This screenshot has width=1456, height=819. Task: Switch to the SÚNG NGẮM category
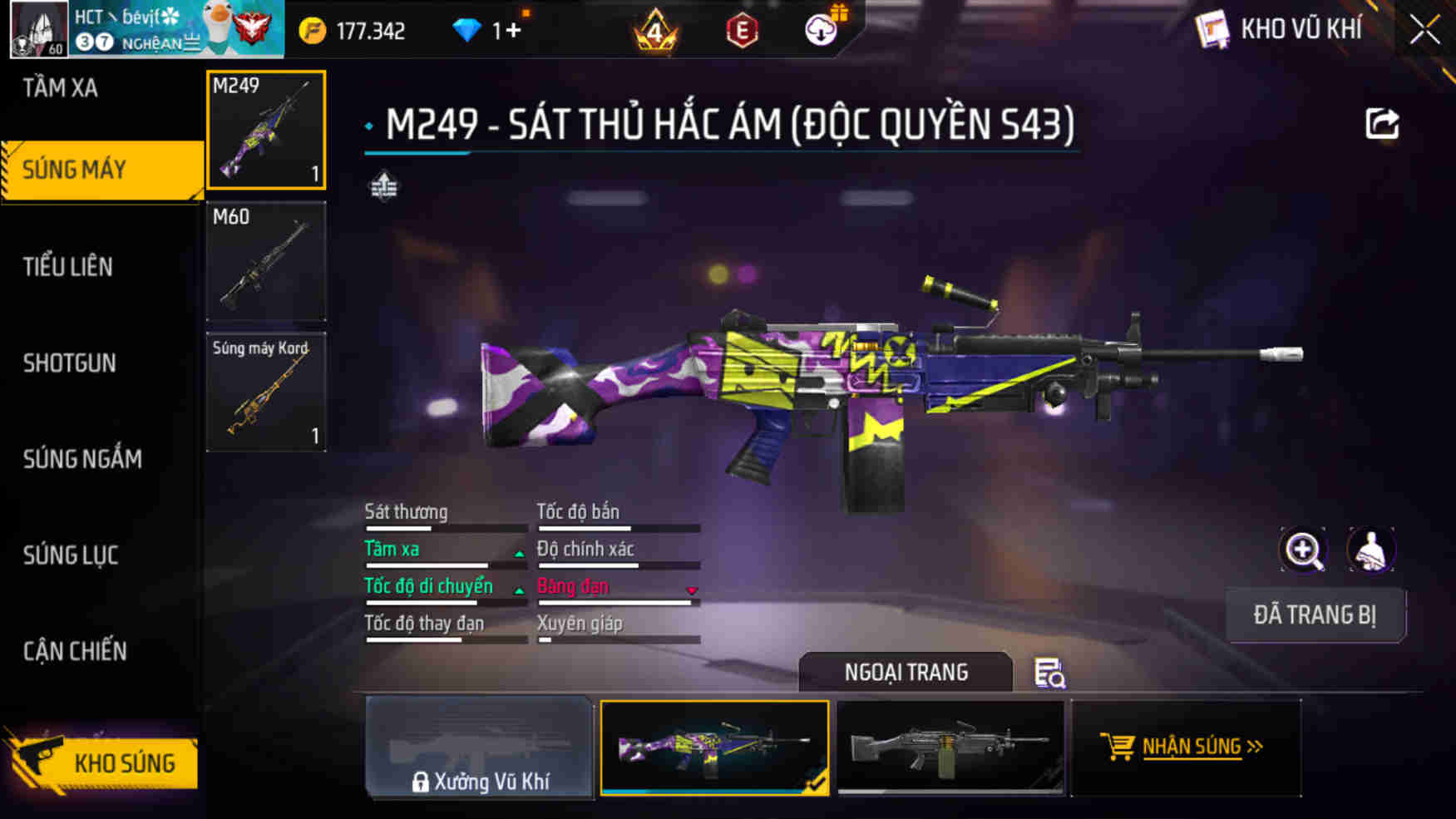pyautogui.click(x=81, y=460)
